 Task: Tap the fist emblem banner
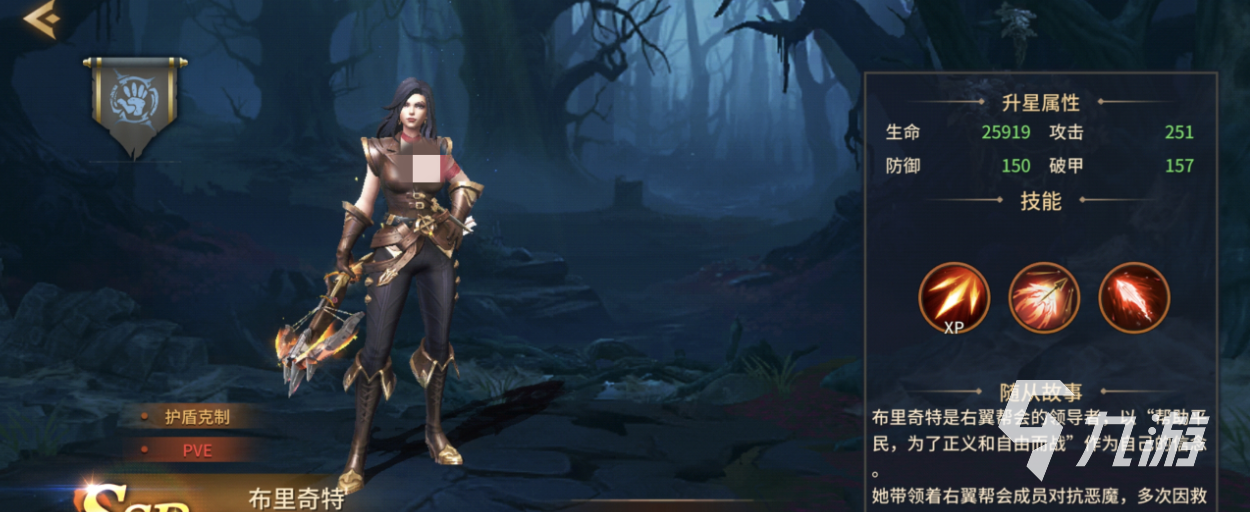click(x=135, y=100)
